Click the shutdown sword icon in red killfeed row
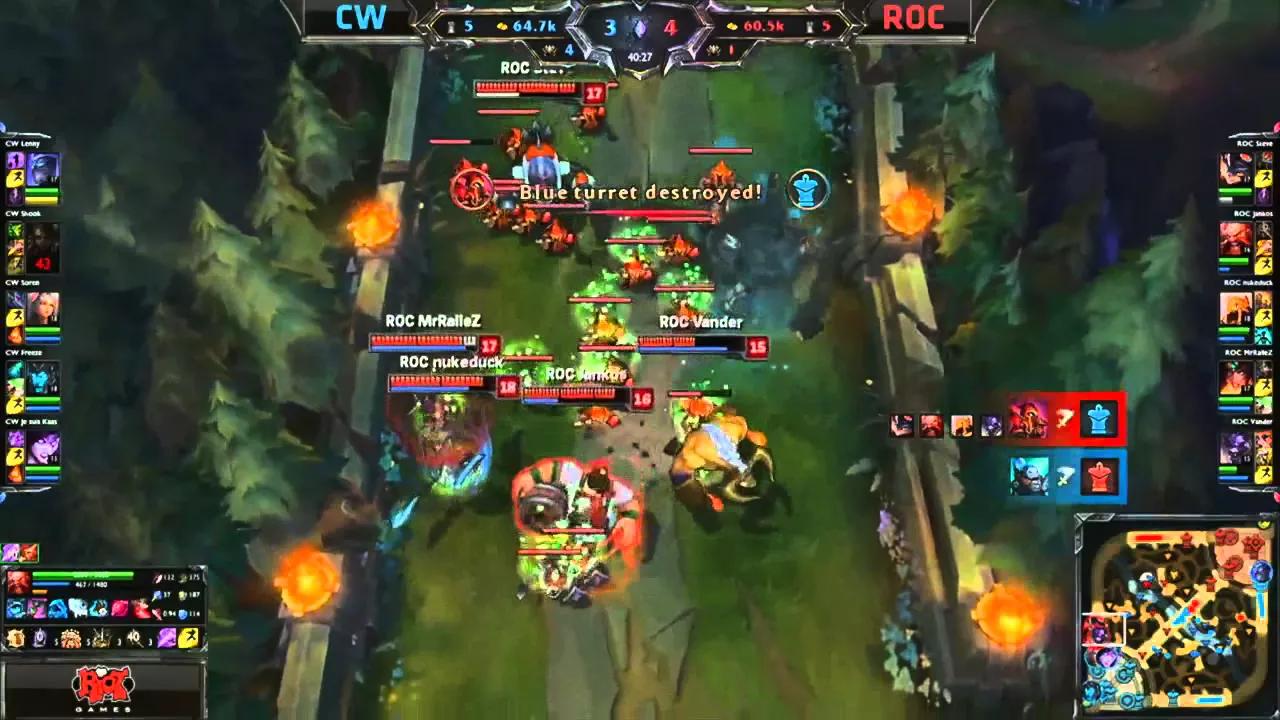 tap(1065, 418)
